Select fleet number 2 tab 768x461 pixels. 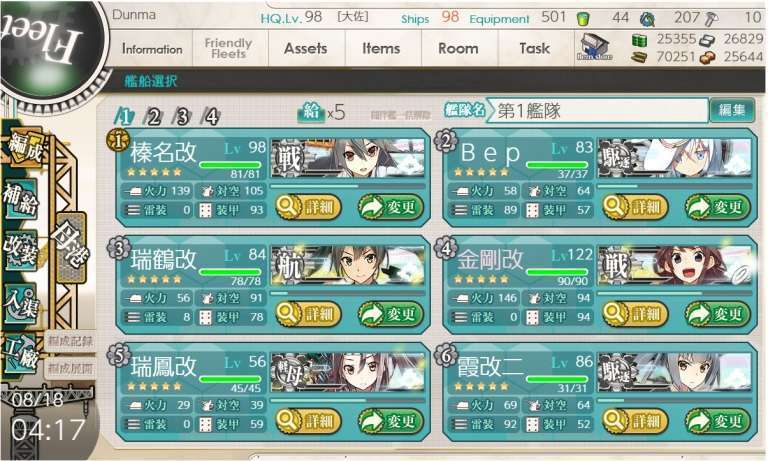point(154,116)
